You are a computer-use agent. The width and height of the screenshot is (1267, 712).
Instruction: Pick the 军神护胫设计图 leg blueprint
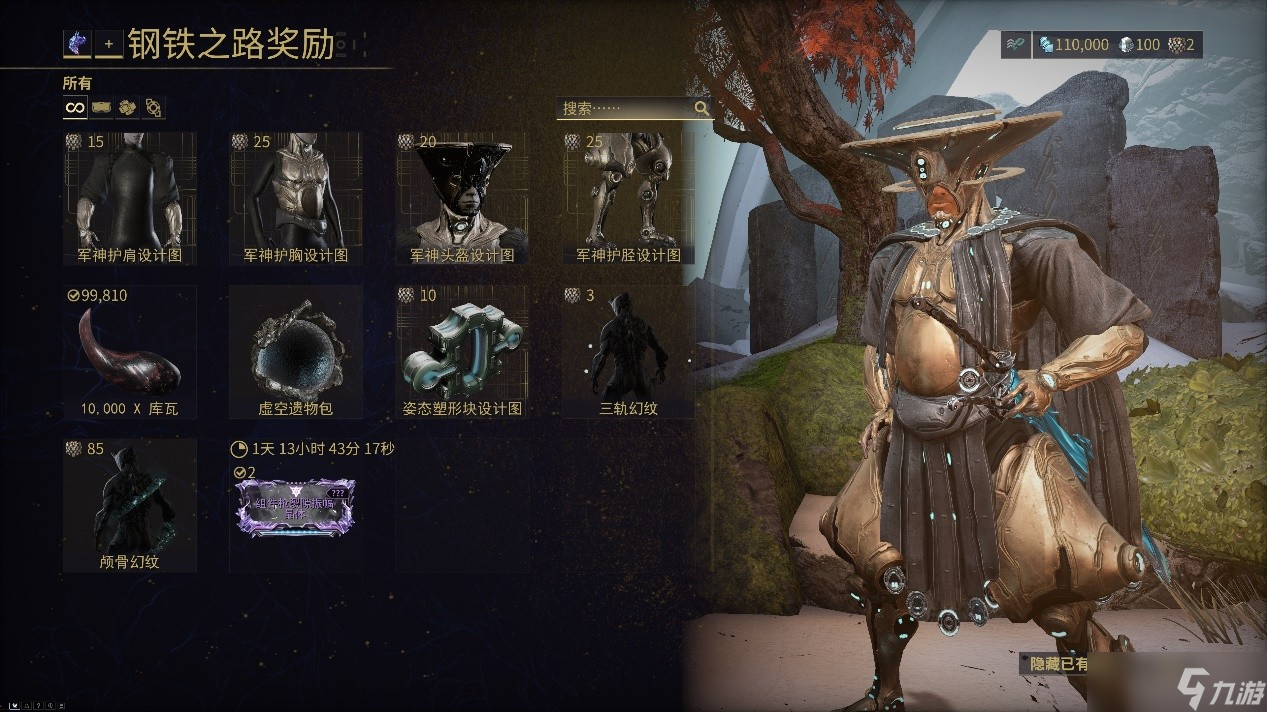coord(628,198)
